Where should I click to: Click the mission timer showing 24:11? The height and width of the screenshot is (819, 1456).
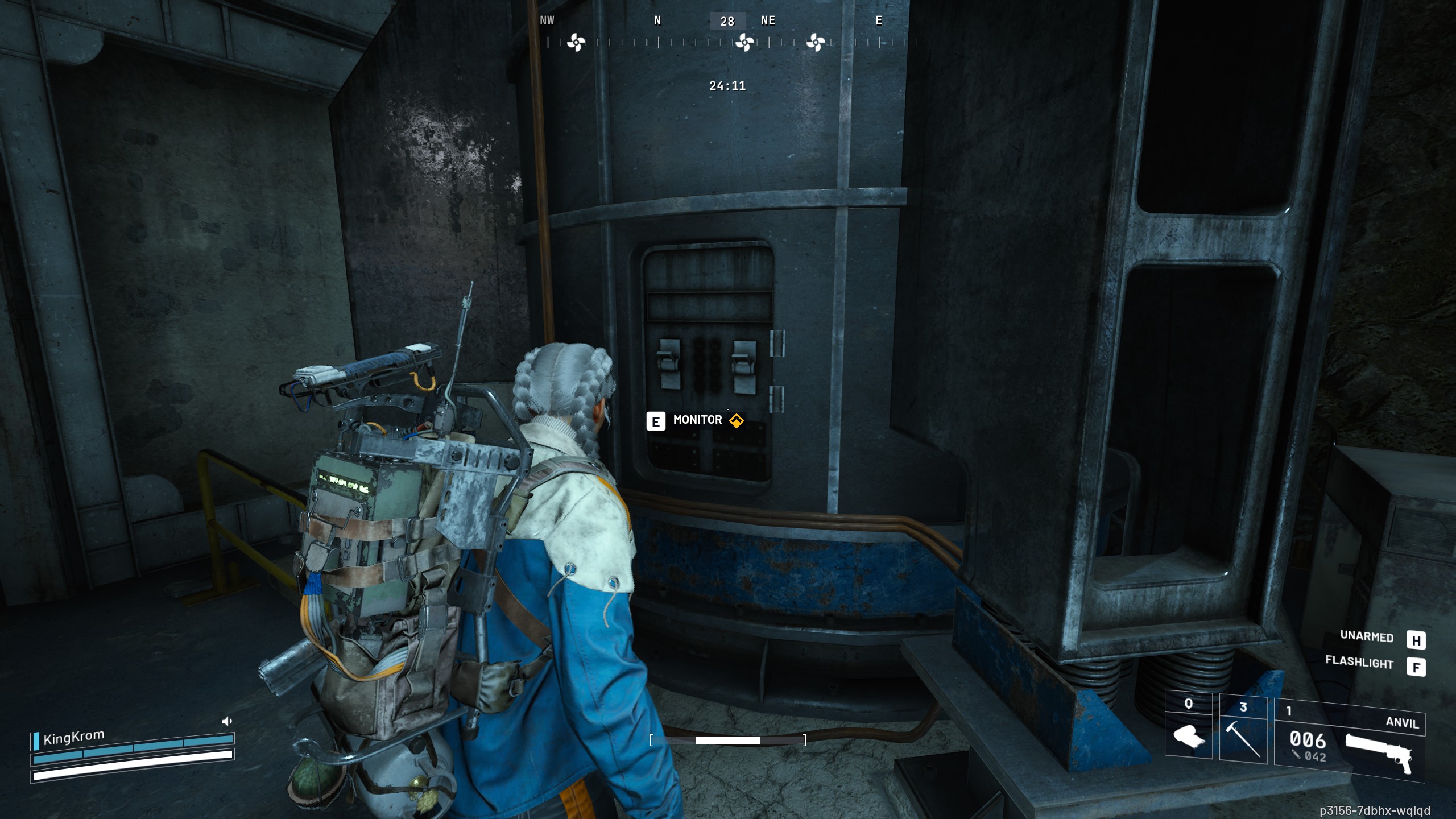click(x=727, y=86)
